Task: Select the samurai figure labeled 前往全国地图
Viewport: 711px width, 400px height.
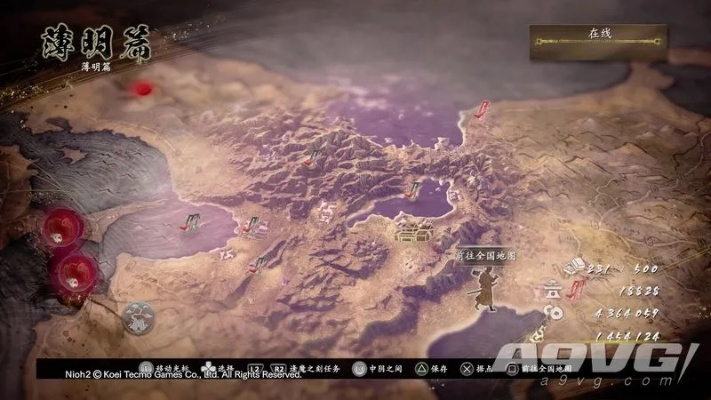Action: coord(484,289)
